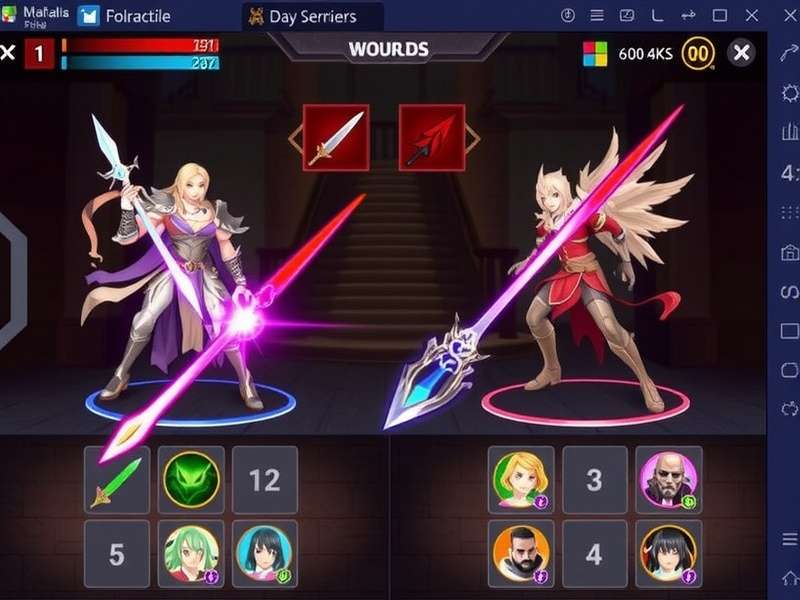Open the Day Serriers tab

point(313,16)
